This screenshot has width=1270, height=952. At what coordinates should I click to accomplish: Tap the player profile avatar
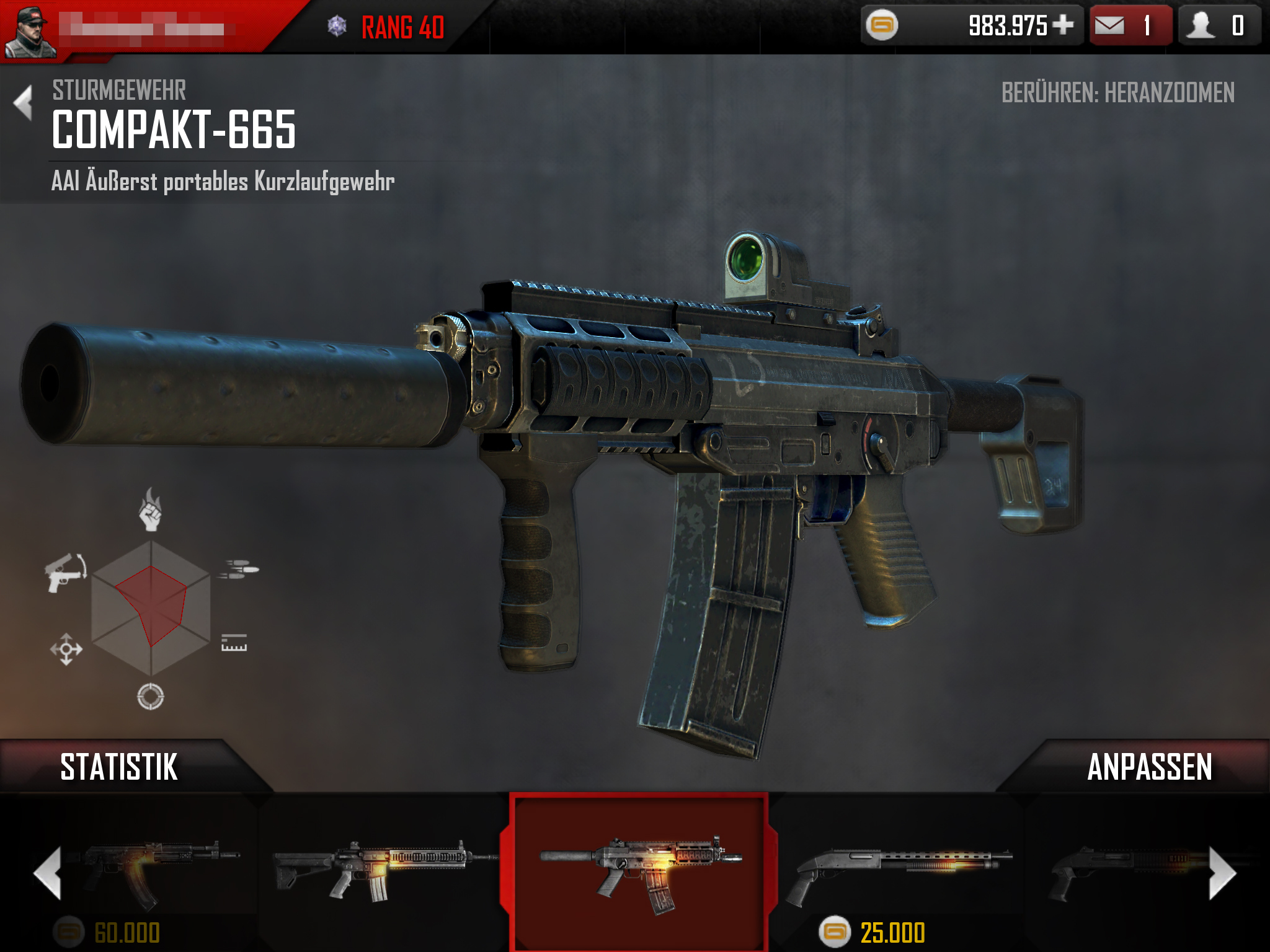pyautogui.click(x=29, y=31)
